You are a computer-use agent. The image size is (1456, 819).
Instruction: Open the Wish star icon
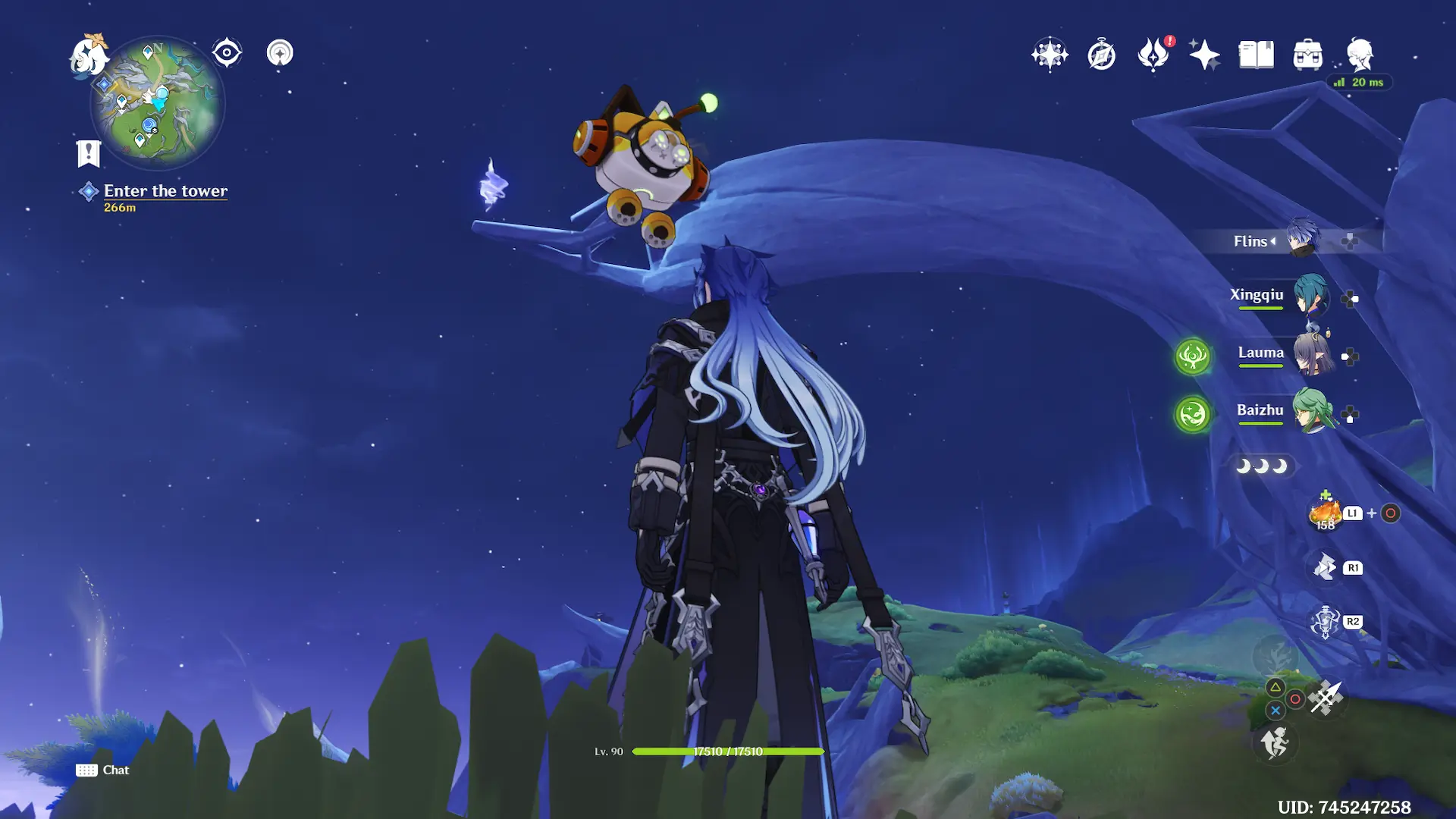click(x=1050, y=55)
